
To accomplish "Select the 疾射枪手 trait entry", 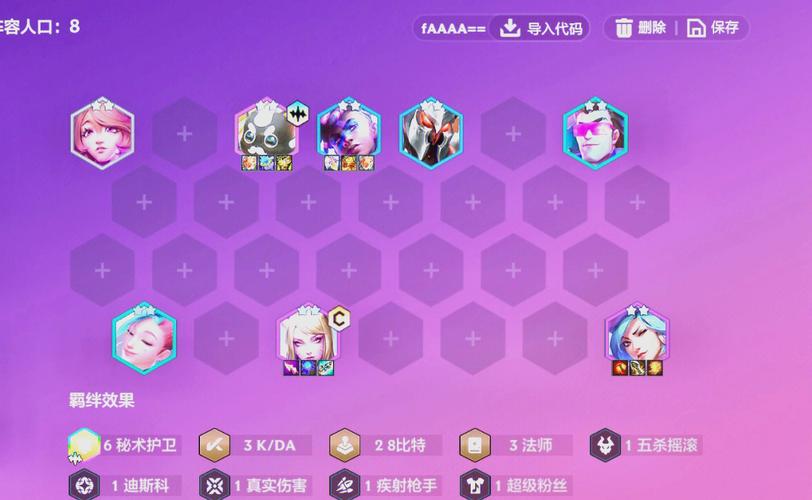I will pos(385,486).
